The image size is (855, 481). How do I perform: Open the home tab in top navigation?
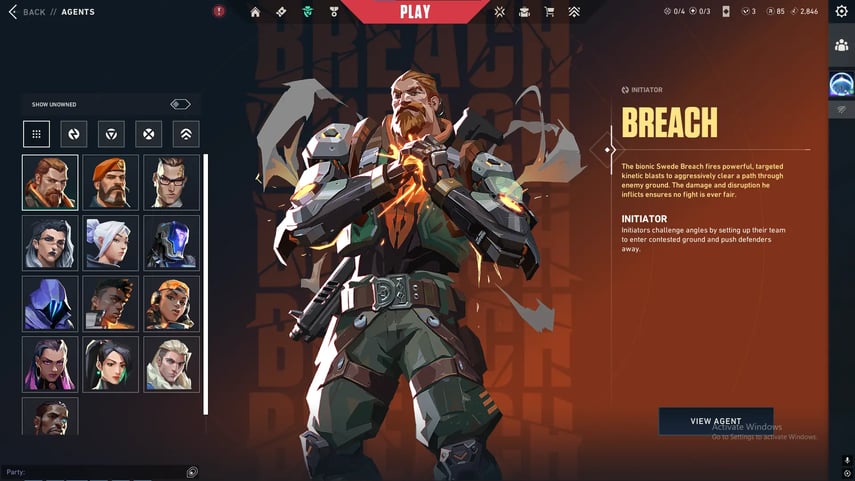click(x=255, y=12)
